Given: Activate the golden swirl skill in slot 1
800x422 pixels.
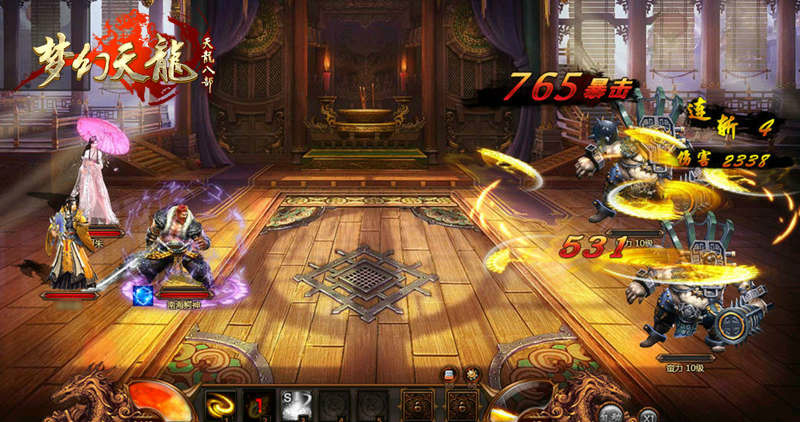Looking at the screenshot, I should point(218,405).
